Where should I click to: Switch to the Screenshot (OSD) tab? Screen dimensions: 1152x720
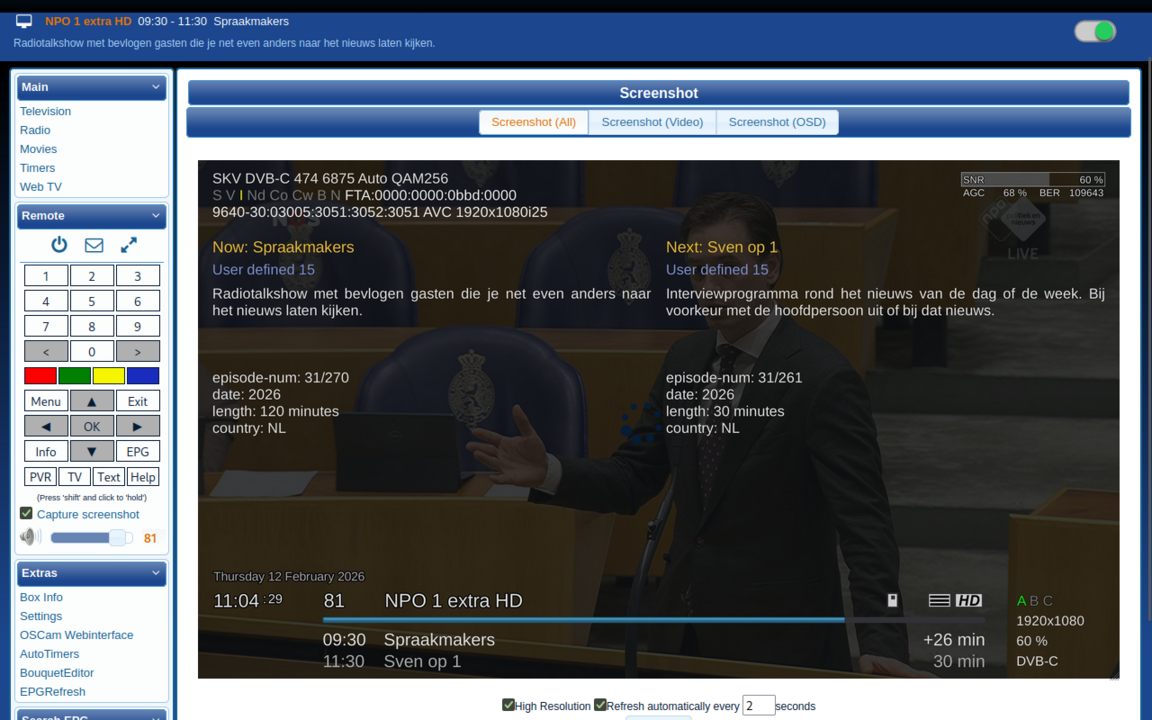pyautogui.click(x=777, y=122)
